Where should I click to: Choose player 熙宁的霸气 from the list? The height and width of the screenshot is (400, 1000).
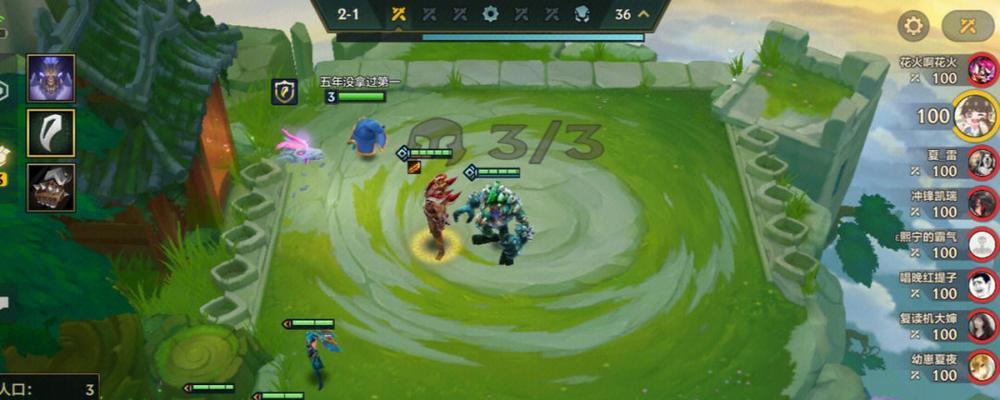[982, 243]
